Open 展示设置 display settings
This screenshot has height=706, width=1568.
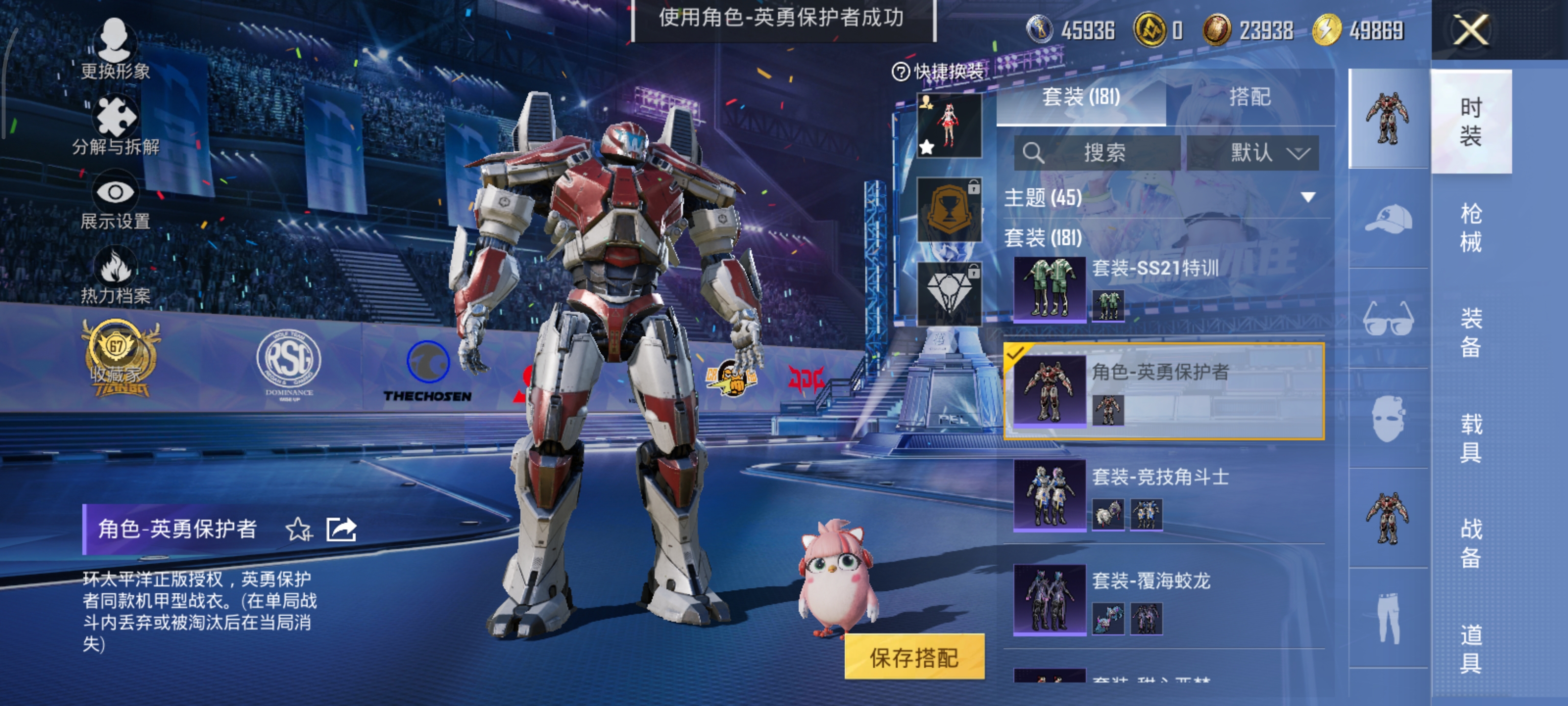115,201
